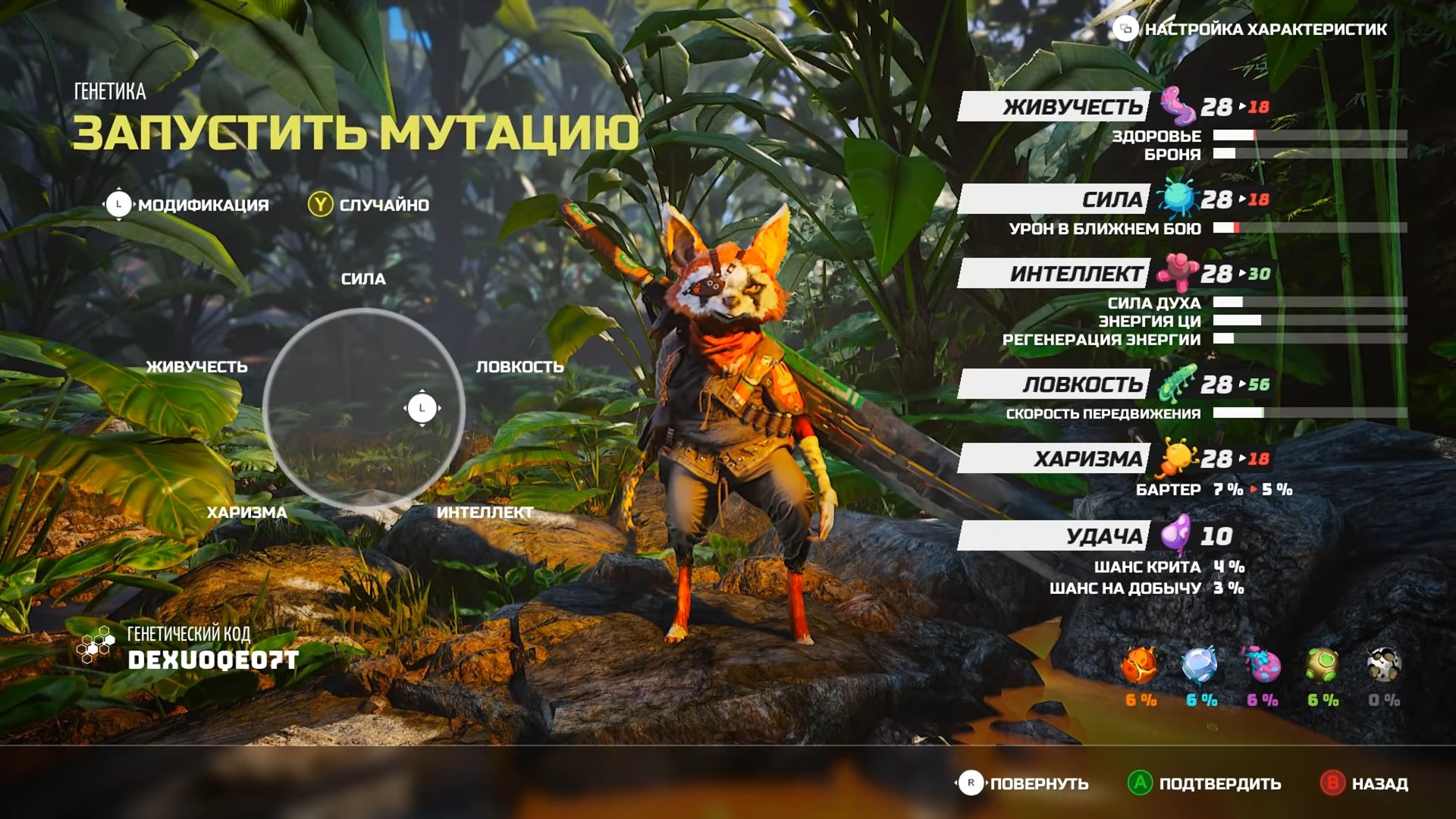Image resolution: width=1456 pixels, height=819 pixels.
Task: Select Харизма label below the mutation wheel
Action: pyautogui.click(x=246, y=513)
